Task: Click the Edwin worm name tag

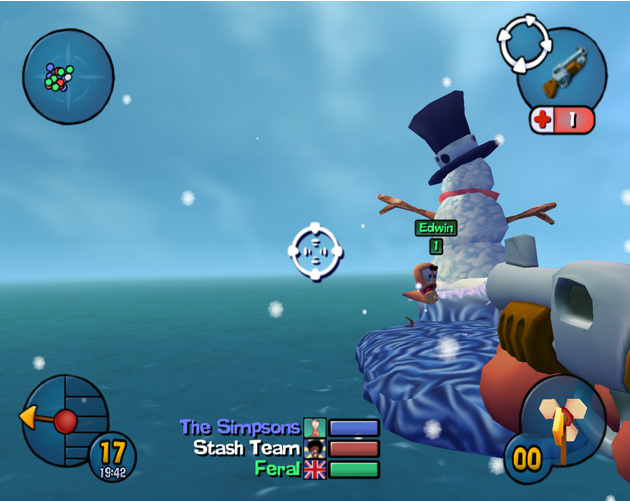Action: 436,228
